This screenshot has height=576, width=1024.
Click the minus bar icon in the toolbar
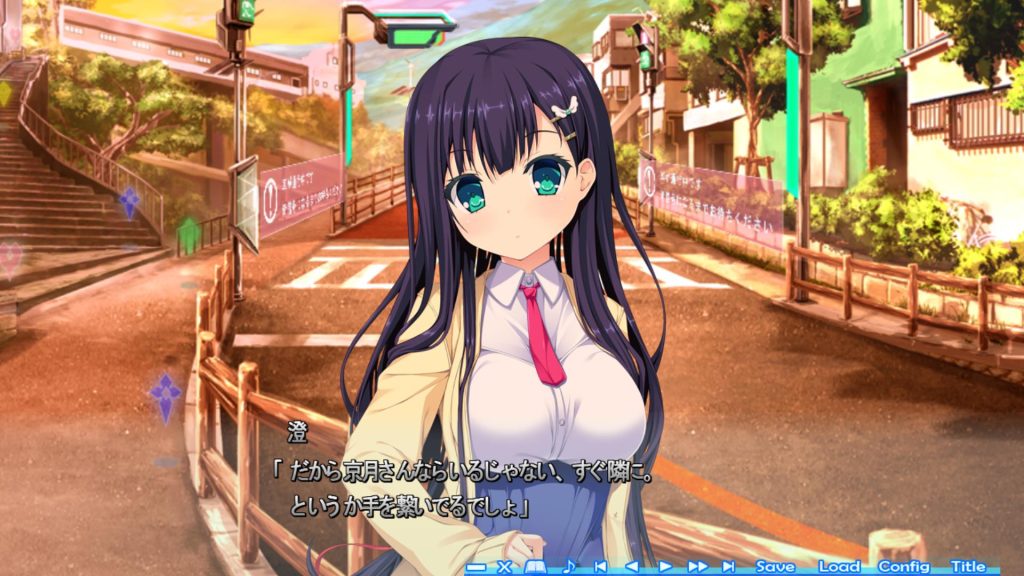476,568
